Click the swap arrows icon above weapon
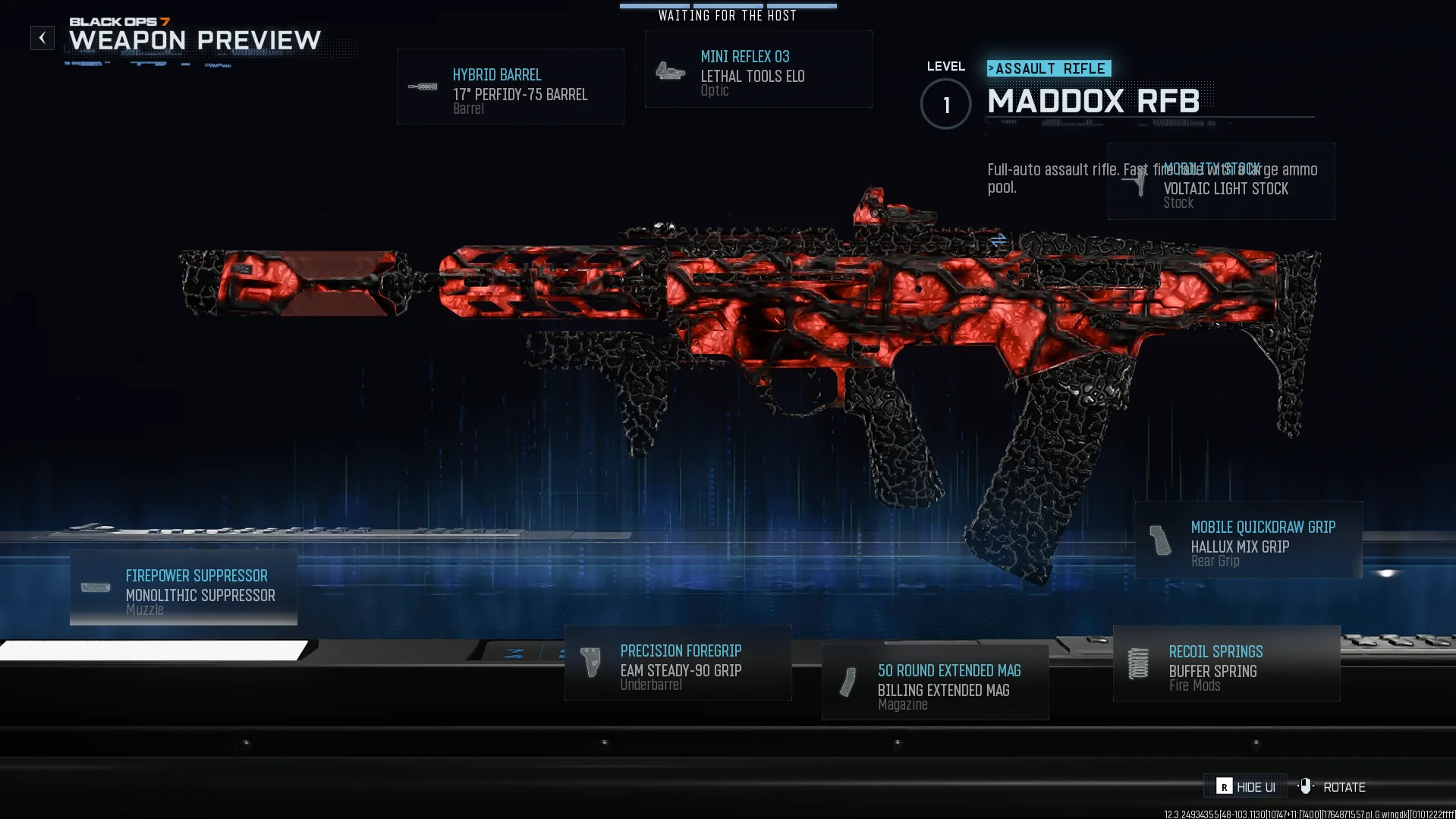The image size is (1456, 819). pyautogui.click(x=998, y=241)
